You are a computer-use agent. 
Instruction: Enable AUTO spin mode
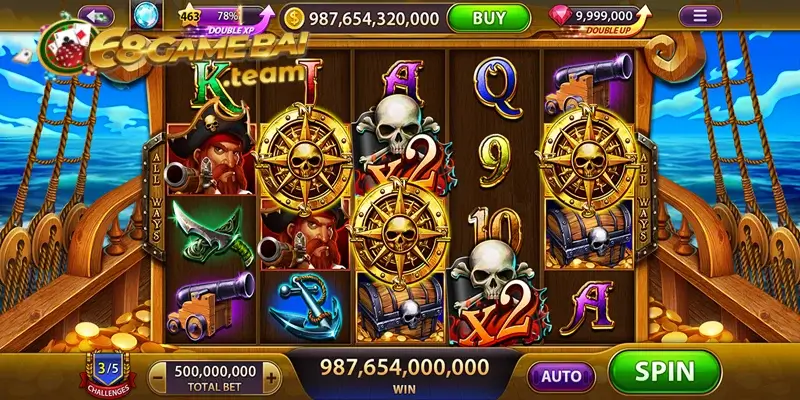pos(561,376)
